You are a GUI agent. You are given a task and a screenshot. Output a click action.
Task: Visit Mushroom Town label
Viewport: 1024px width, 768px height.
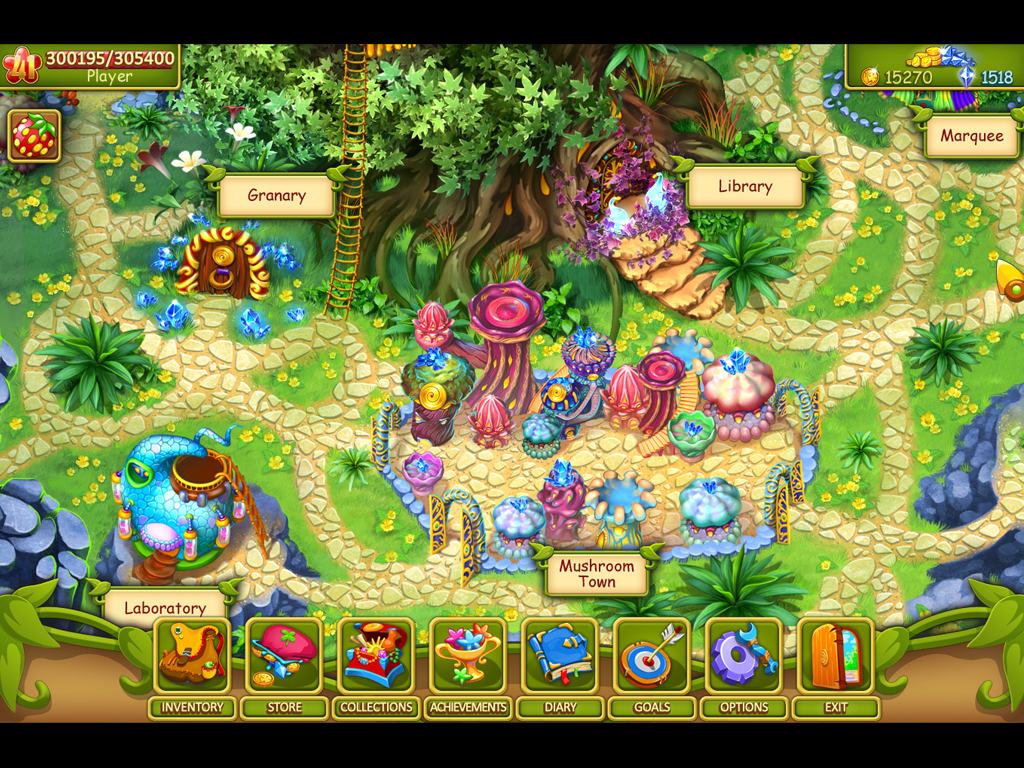coord(596,574)
